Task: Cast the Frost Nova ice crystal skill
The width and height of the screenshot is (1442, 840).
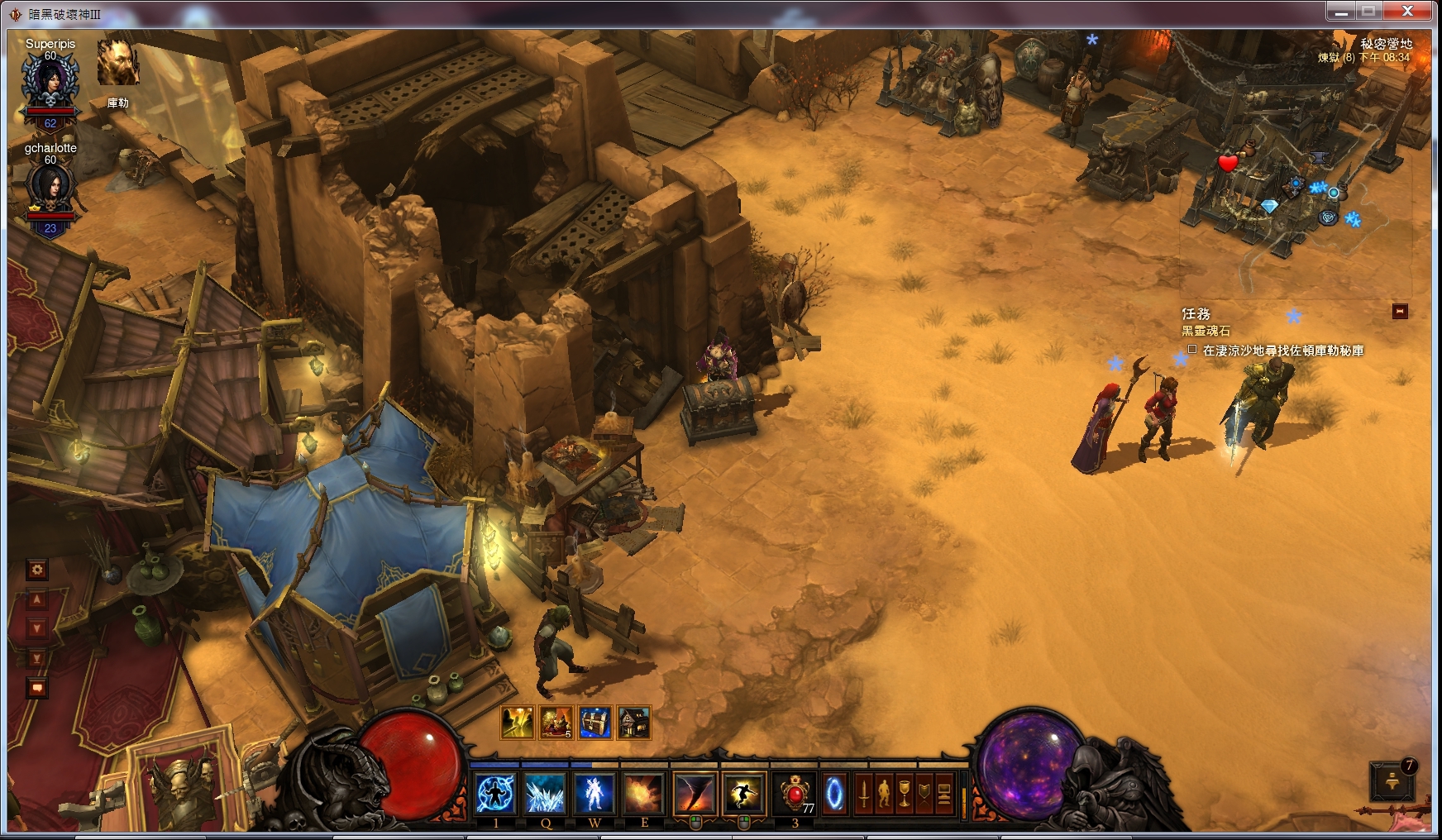Action: pos(546,795)
